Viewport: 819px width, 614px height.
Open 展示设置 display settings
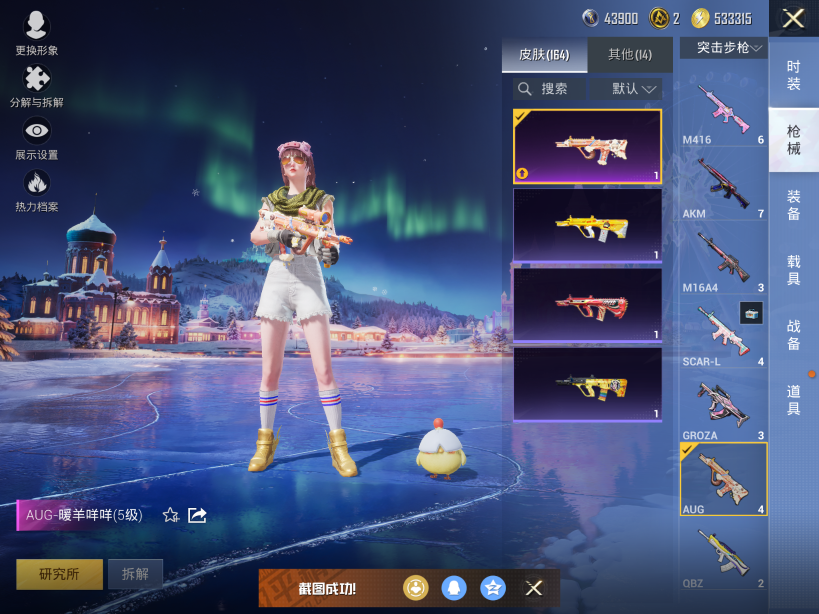[x=37, y=137]
